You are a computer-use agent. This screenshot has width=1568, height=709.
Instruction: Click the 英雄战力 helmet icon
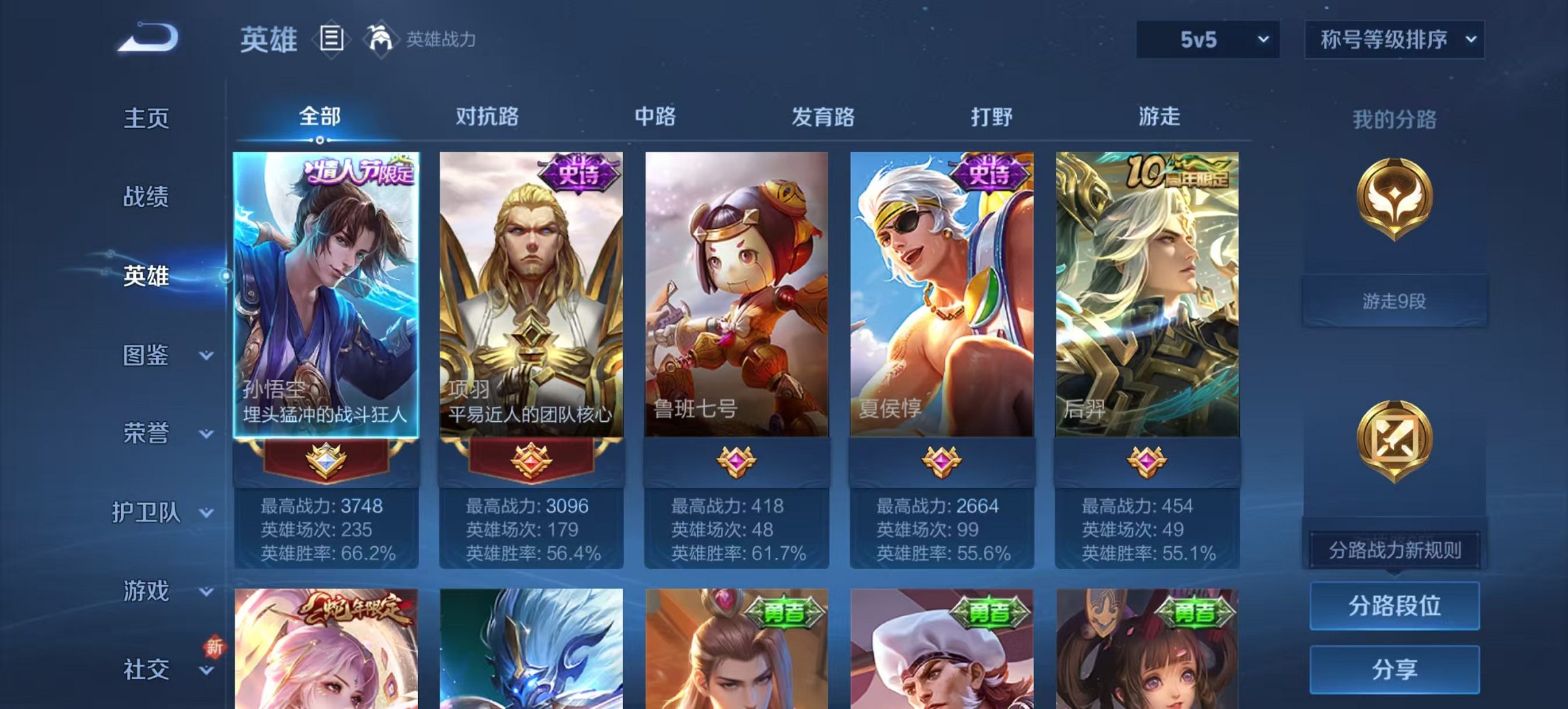383,39
